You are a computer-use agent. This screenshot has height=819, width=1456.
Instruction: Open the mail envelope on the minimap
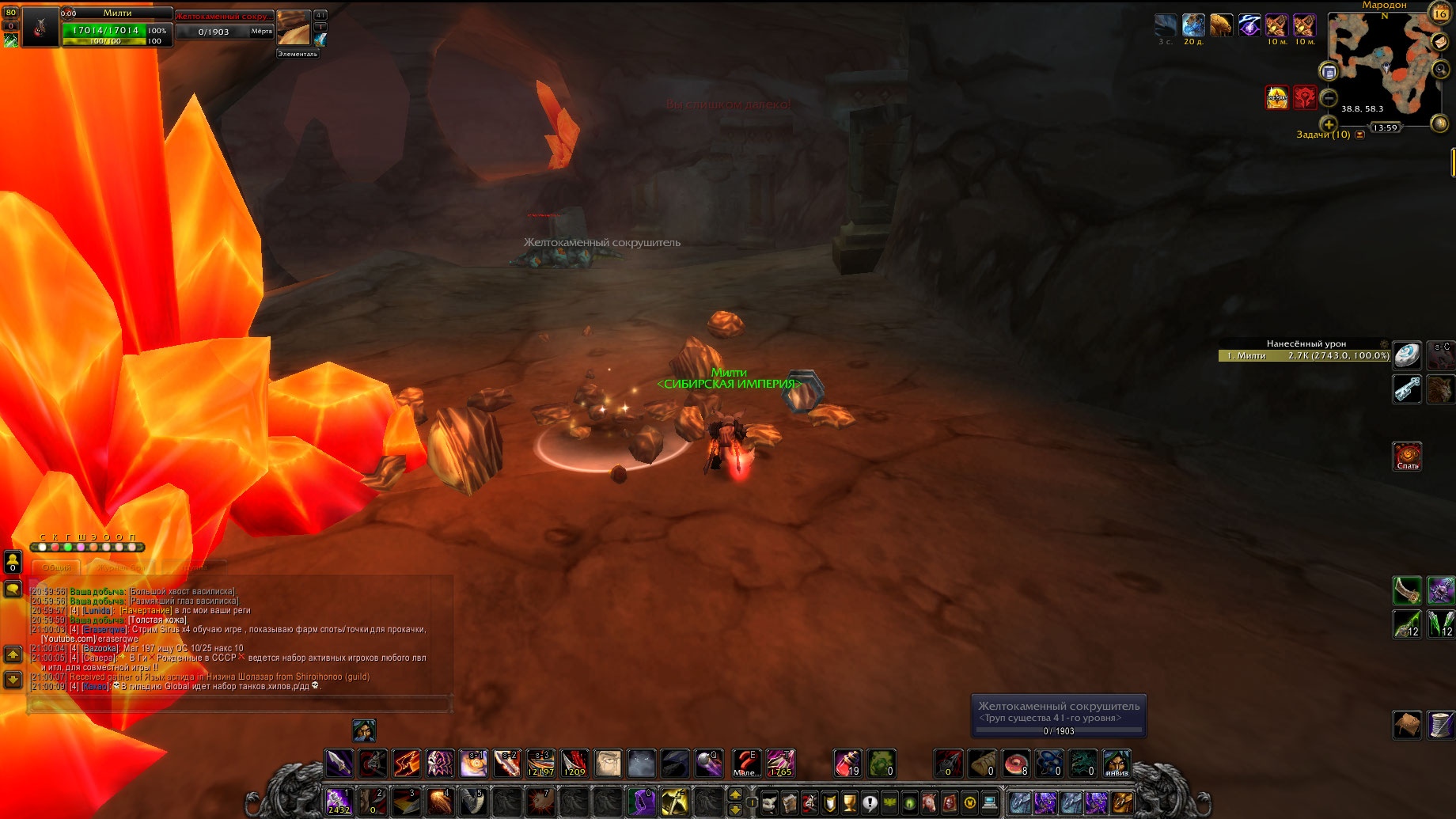point(1440,42)
